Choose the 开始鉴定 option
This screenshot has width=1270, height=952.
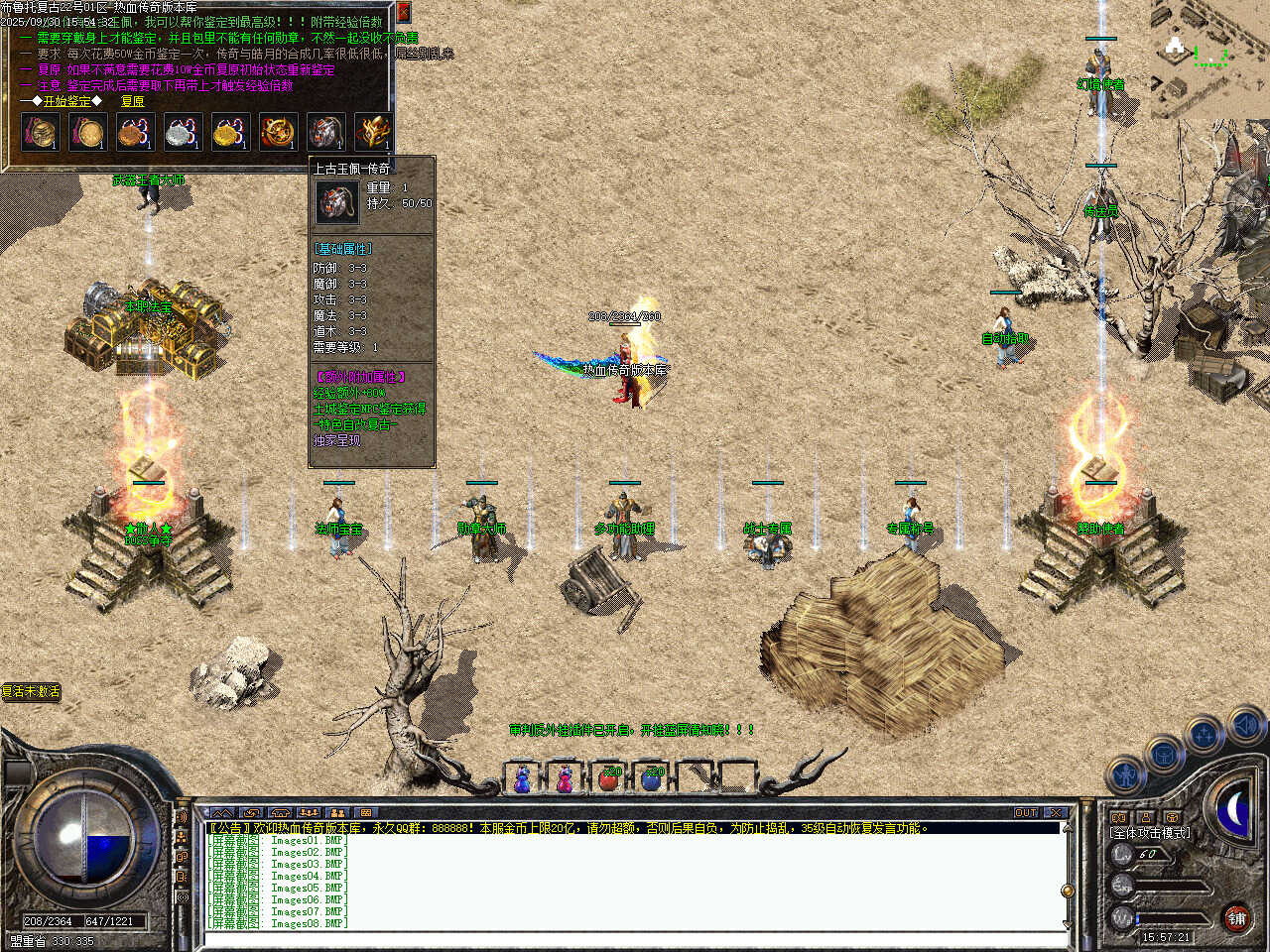[x=66, y=101]
